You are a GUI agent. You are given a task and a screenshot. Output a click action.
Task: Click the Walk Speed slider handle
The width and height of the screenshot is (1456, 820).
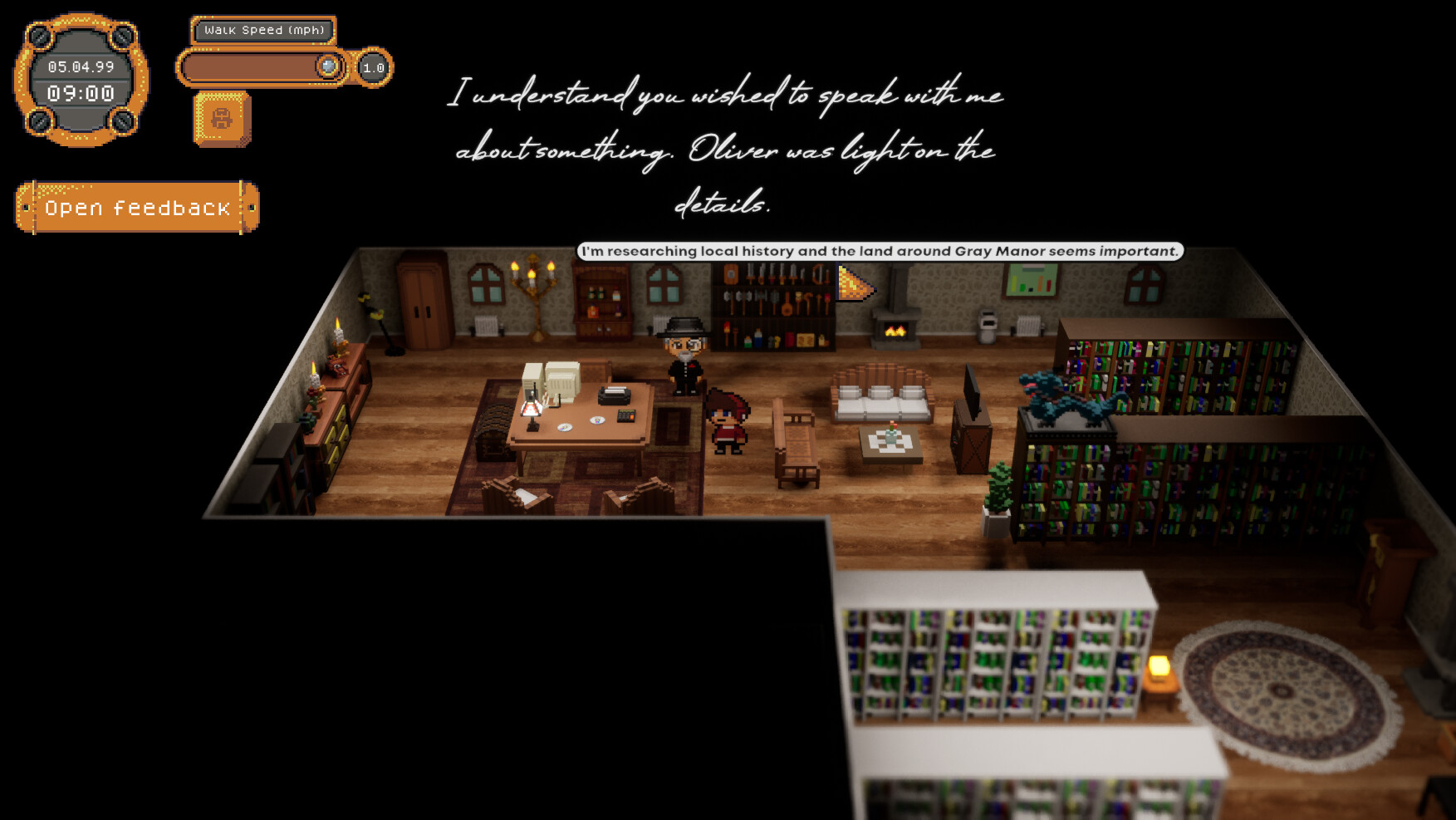[329, 66]
